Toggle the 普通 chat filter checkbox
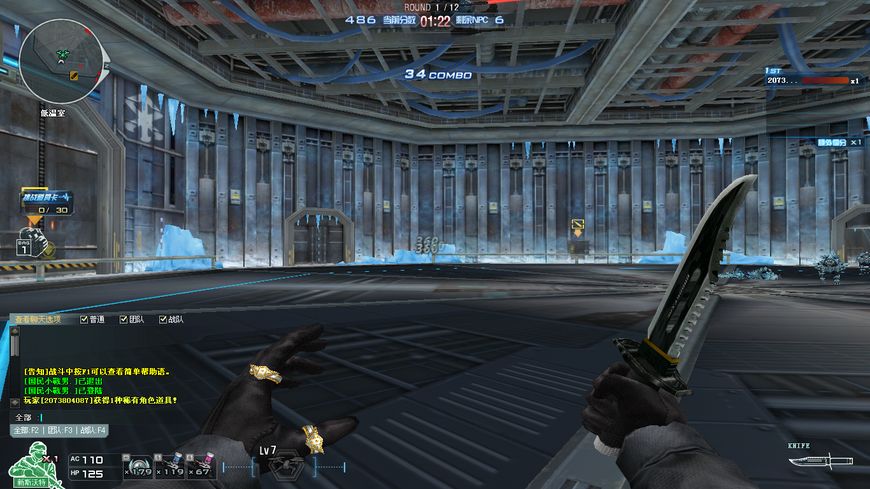Viewport: 870px width, 489px height. 84,320
